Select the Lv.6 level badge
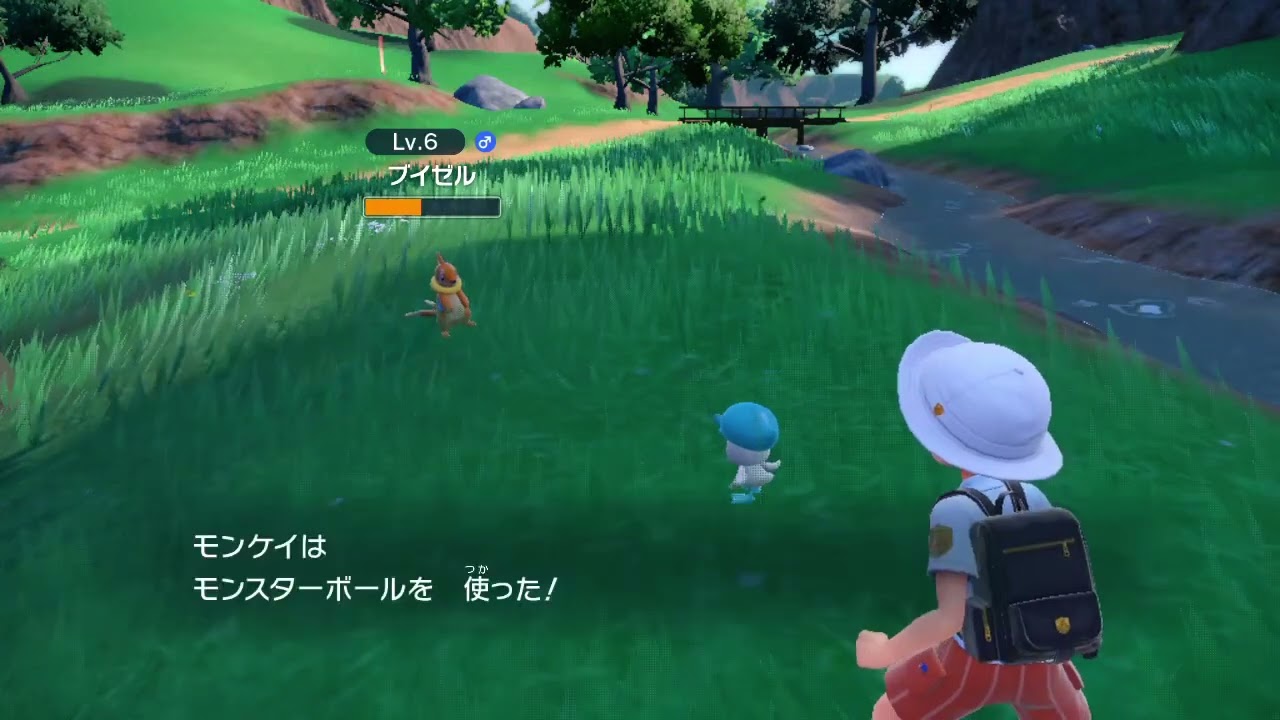Screen dimensions: 1280x720 [x=415, y=142]
